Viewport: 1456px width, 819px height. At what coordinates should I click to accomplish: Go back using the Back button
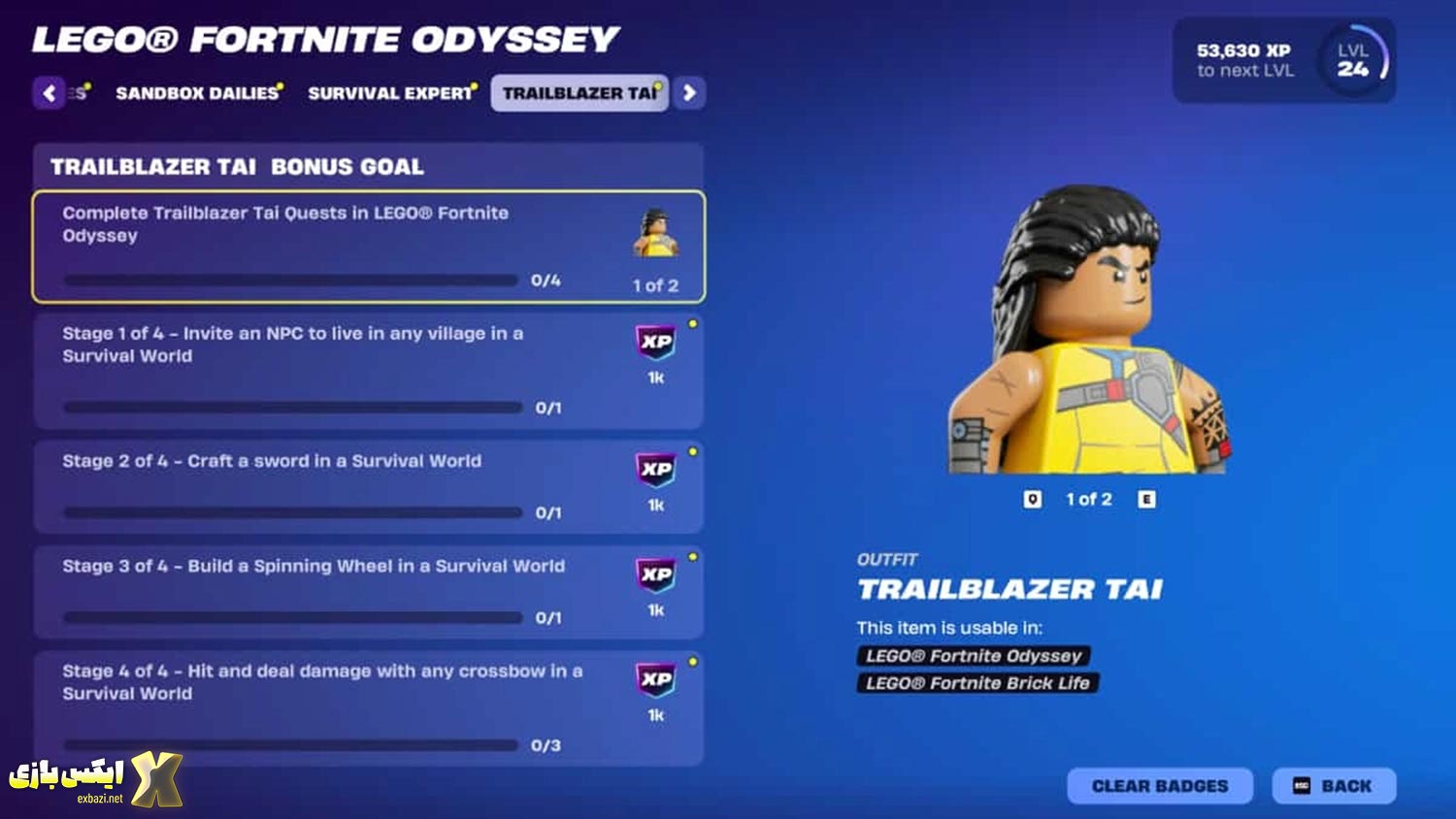(1334, 786)
